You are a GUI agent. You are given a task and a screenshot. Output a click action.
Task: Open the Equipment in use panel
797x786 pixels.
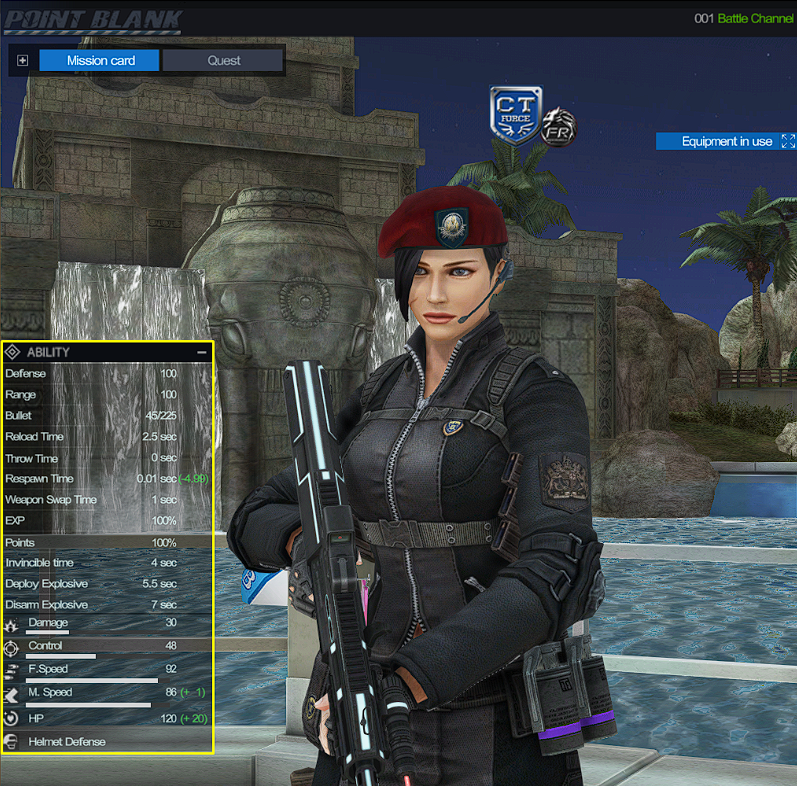[x=726, y=141]
